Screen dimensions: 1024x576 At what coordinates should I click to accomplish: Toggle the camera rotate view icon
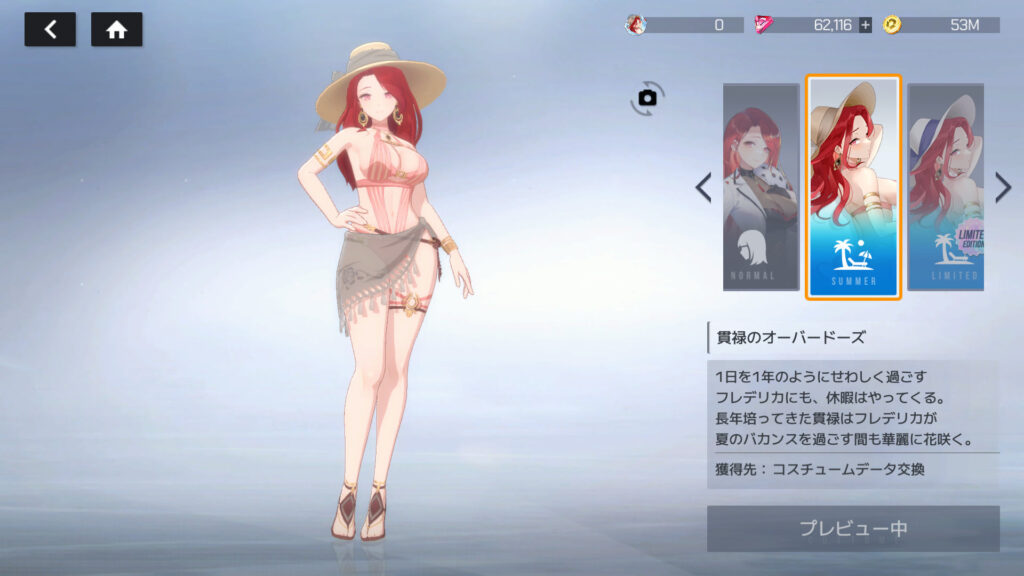pyautogui.click(x=647, y=97)
